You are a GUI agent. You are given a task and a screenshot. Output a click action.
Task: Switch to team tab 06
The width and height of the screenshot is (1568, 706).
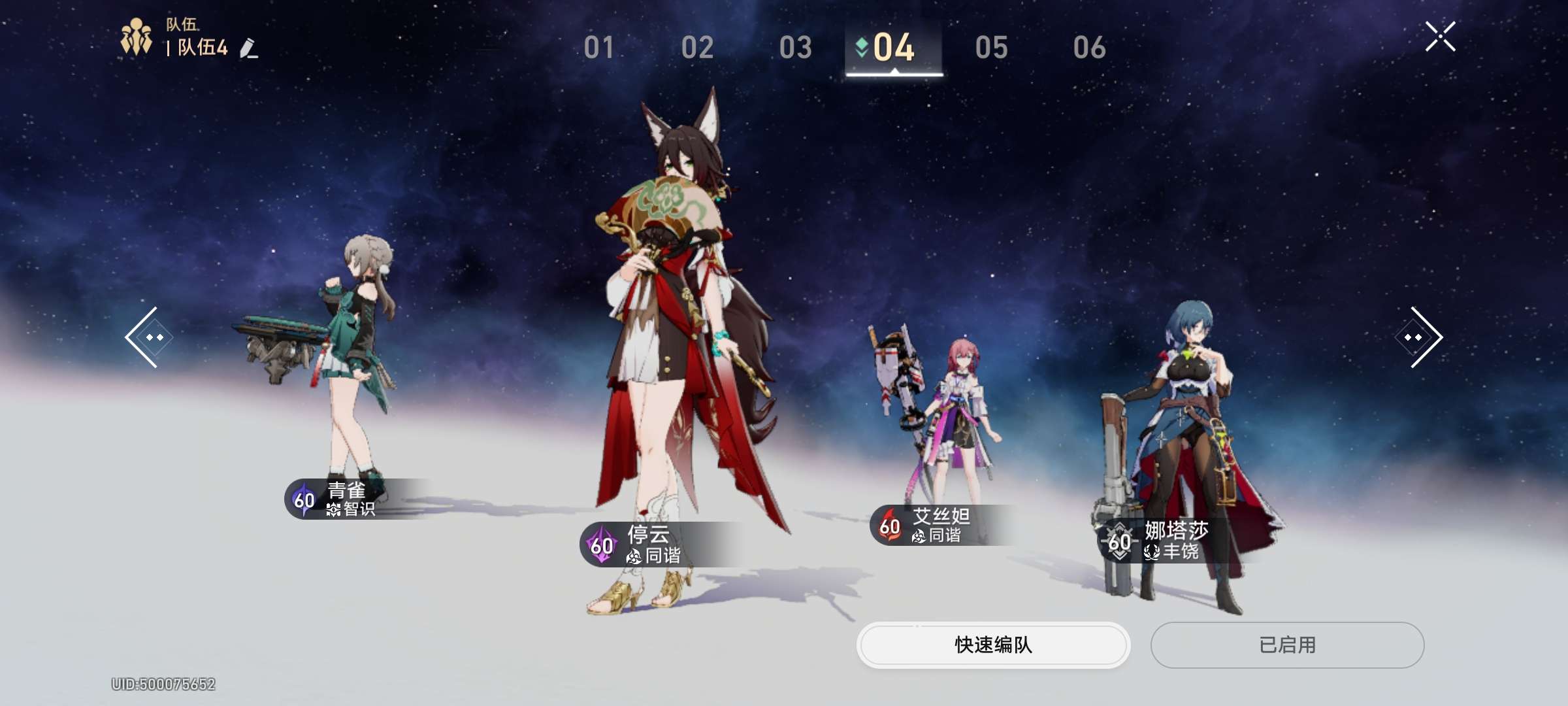[1089, 48]
